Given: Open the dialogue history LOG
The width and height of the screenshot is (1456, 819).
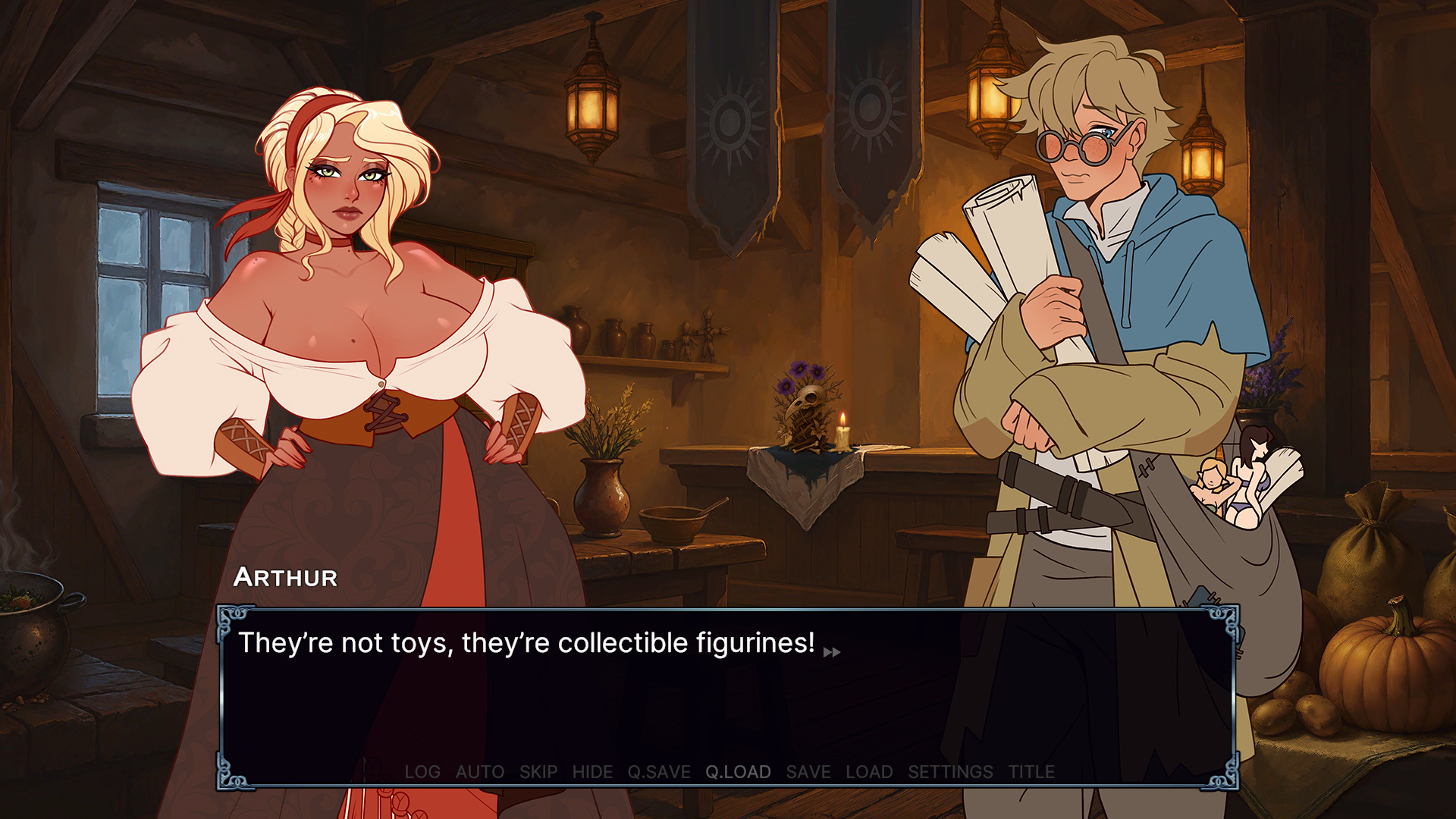Looking at the screenshot, I should (423, 771).
